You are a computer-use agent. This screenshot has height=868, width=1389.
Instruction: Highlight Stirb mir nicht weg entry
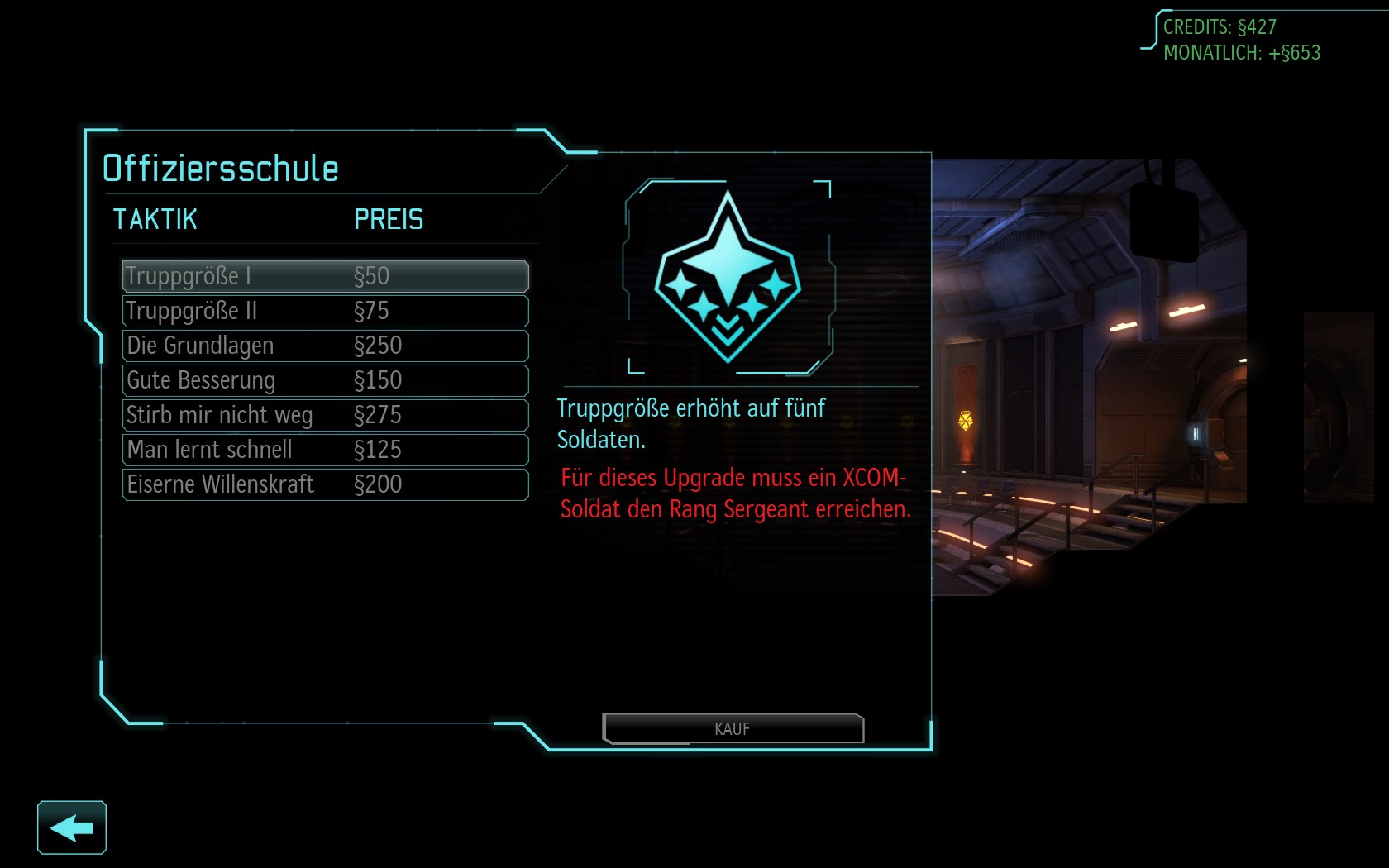325,415
